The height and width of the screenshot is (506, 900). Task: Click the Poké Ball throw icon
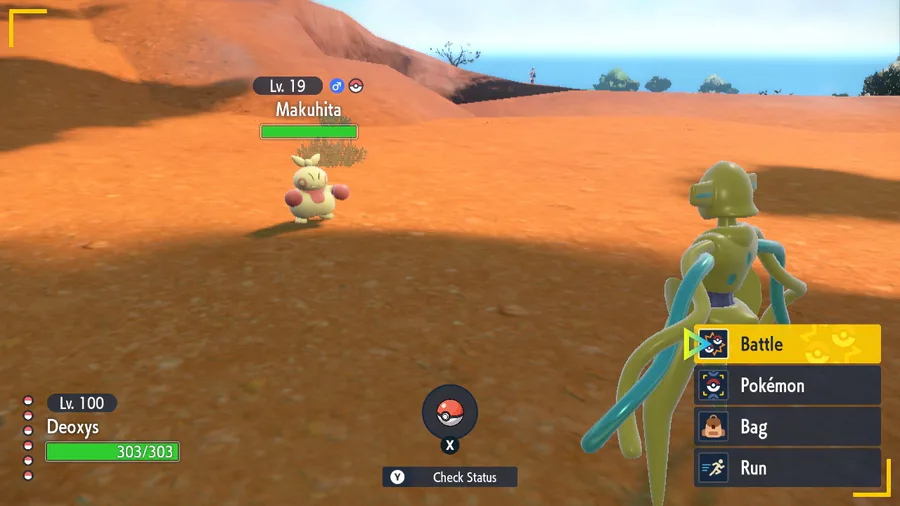[450, 412]
